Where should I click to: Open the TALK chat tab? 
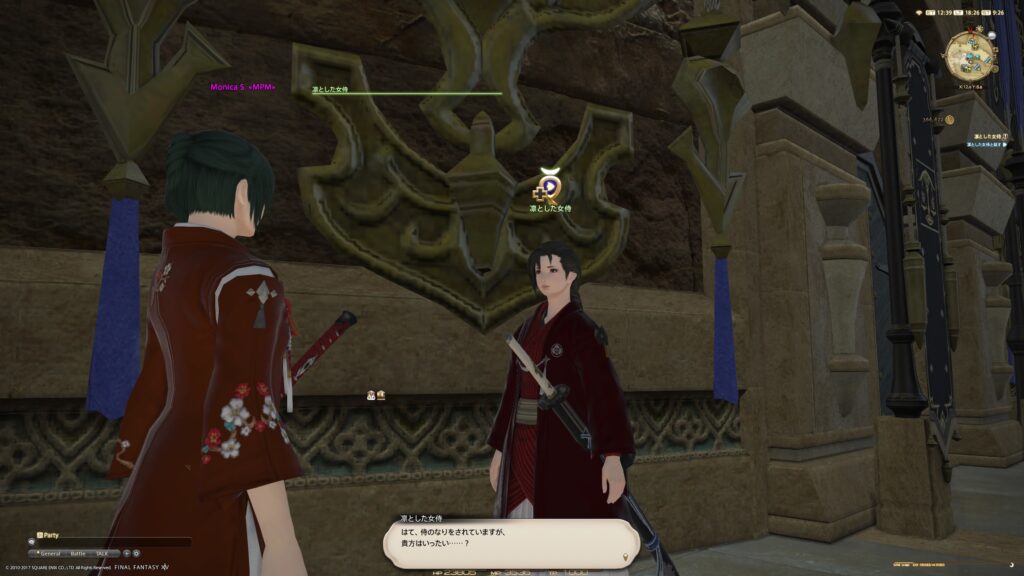(x=104, y=552)
